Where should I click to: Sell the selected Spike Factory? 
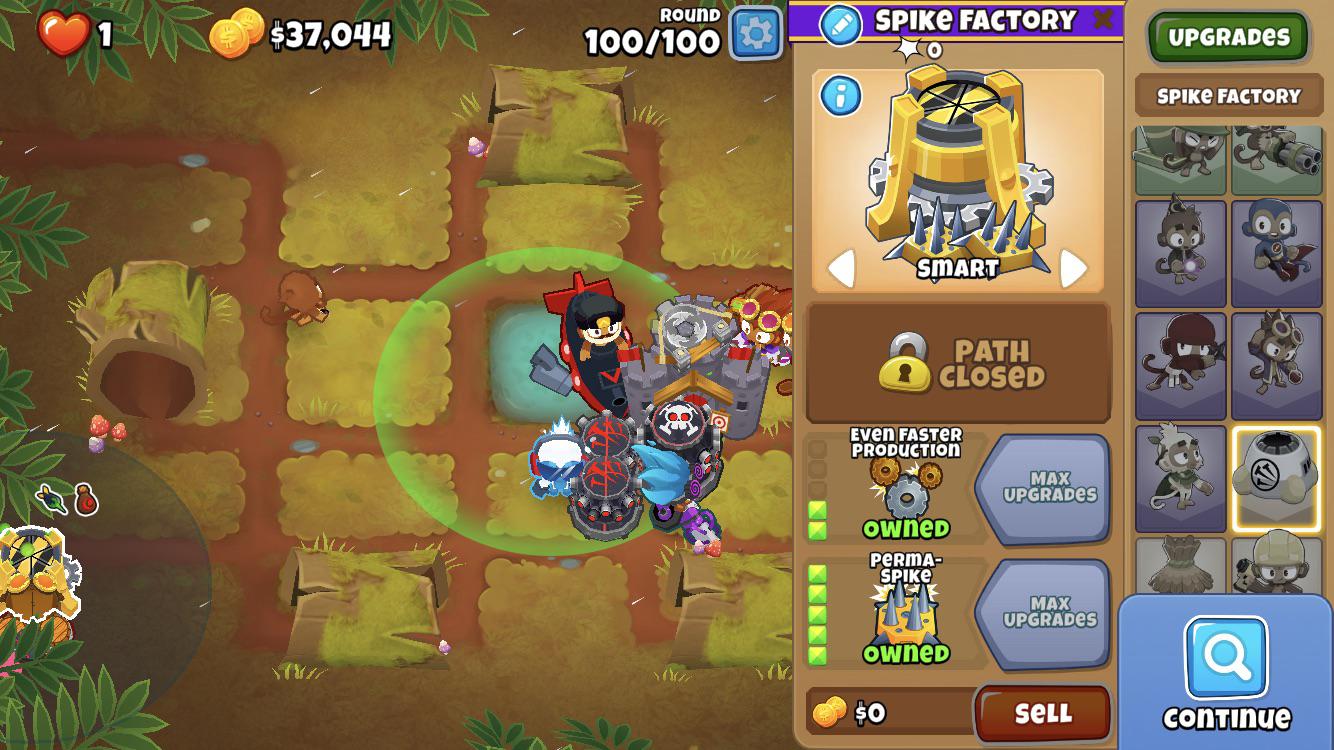(x=1042, y=713)
